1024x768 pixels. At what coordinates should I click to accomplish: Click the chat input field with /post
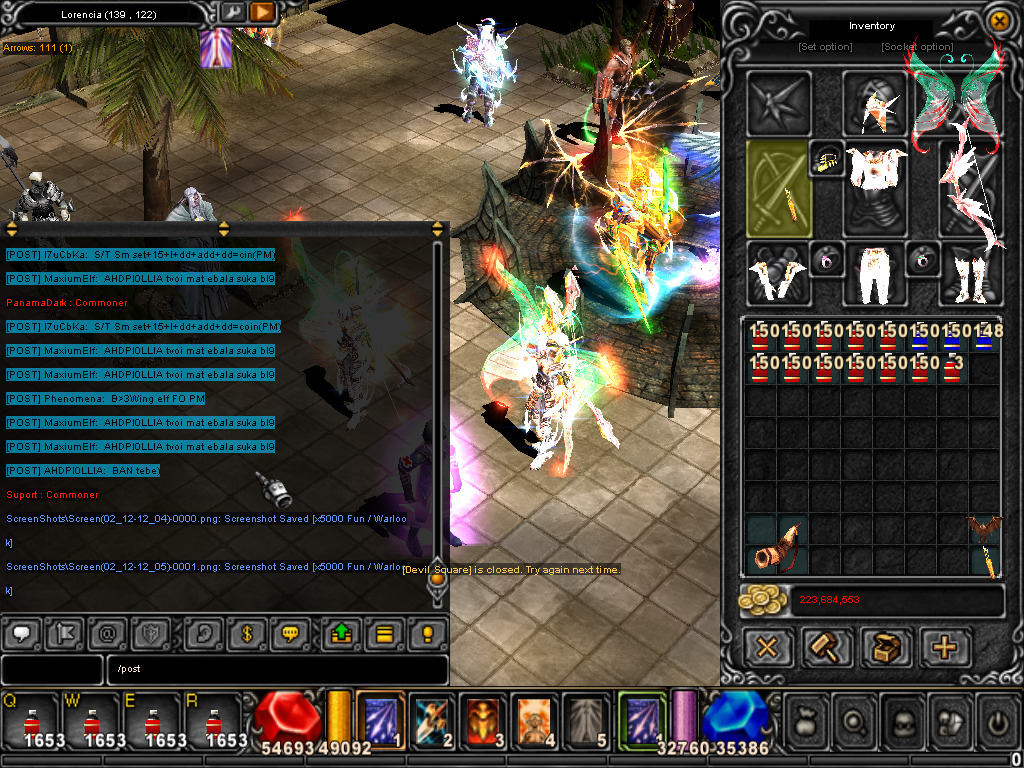278,670
